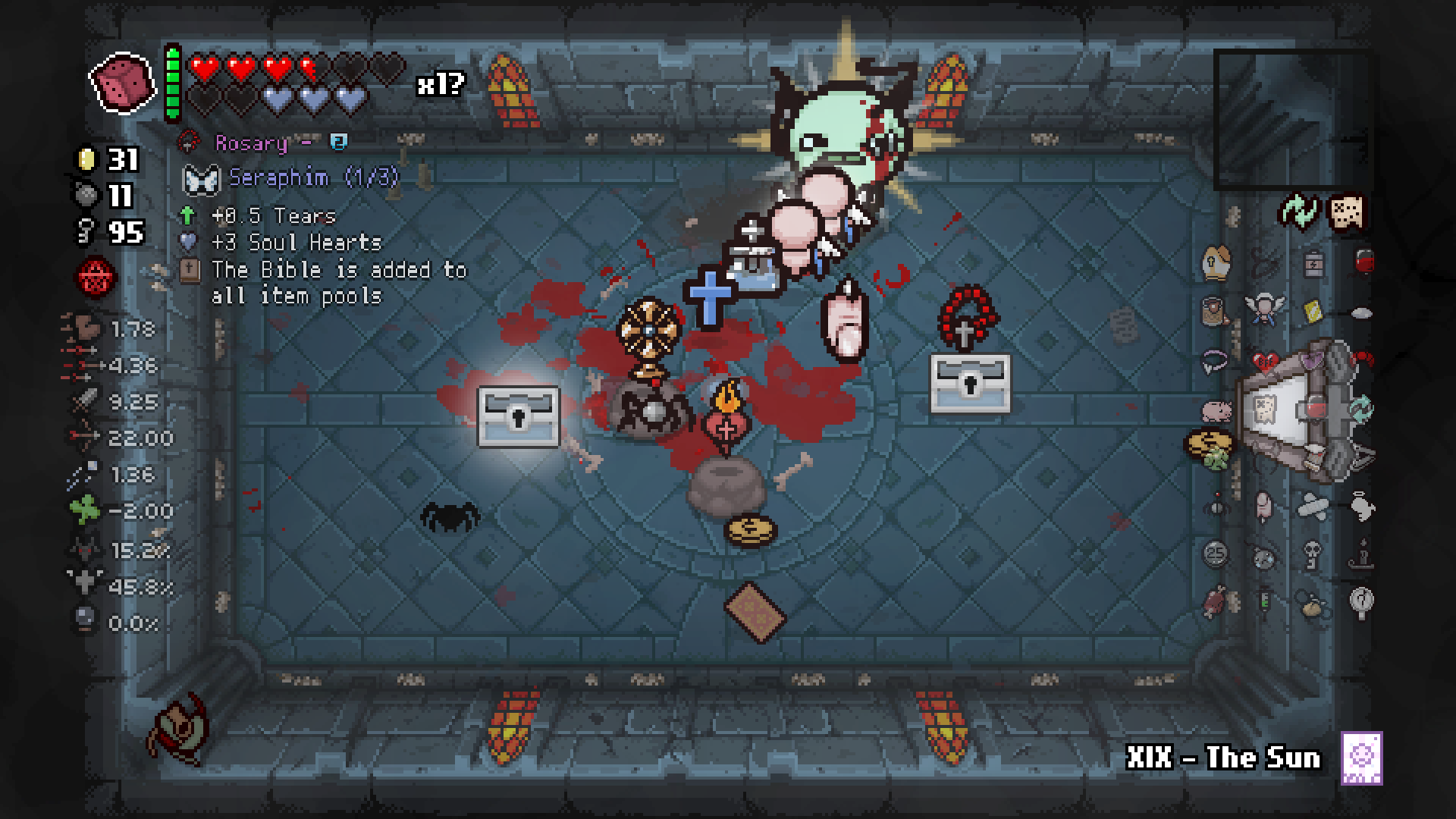1456x819 pixels.
Task: Click the white dove item icon
Action: point(1361,506)
